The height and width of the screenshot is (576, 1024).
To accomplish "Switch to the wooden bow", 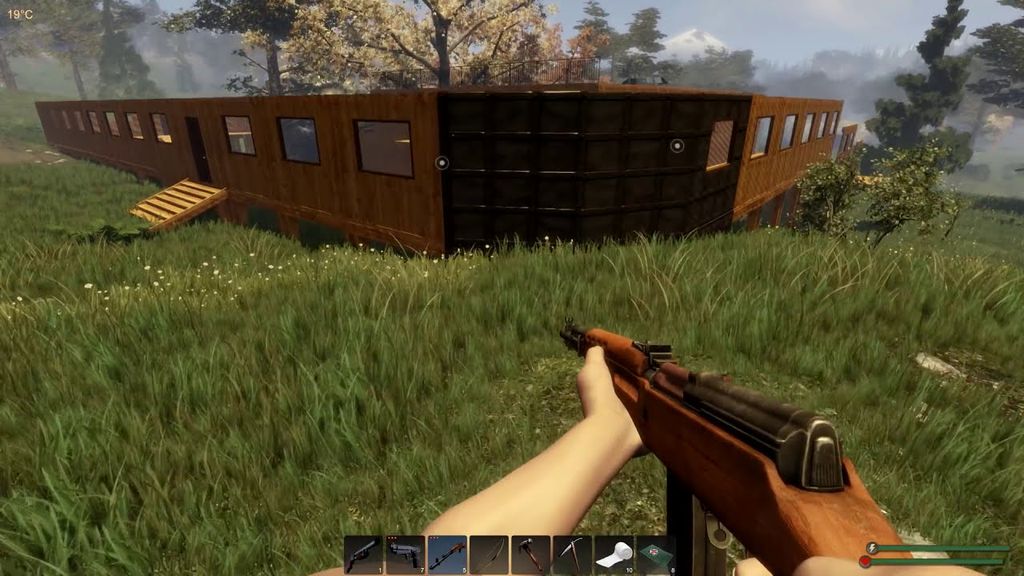I will pyautogui.click(x=489, y=554).
